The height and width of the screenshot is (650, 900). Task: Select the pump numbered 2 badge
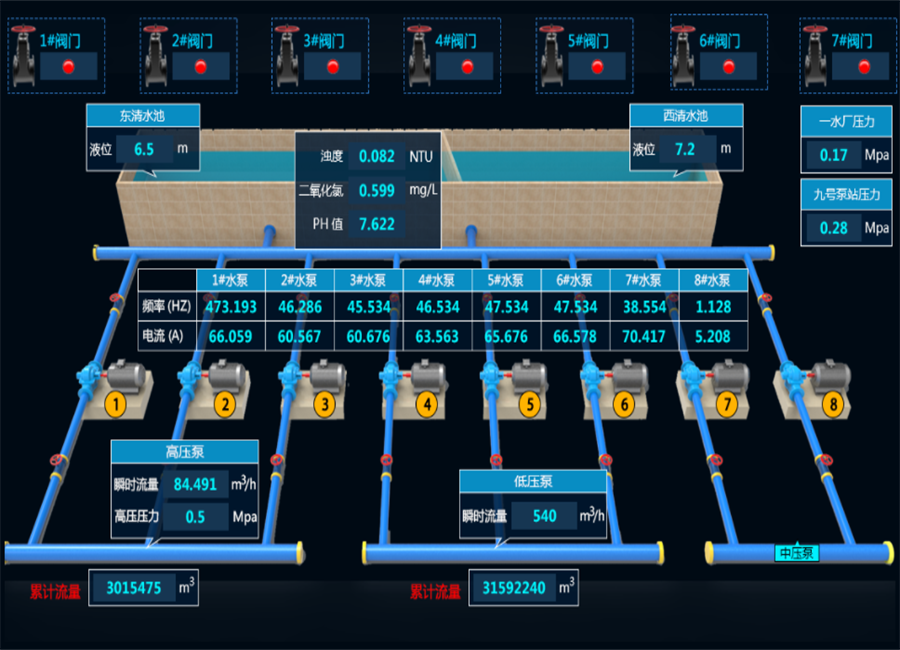[x=225, y=405]
